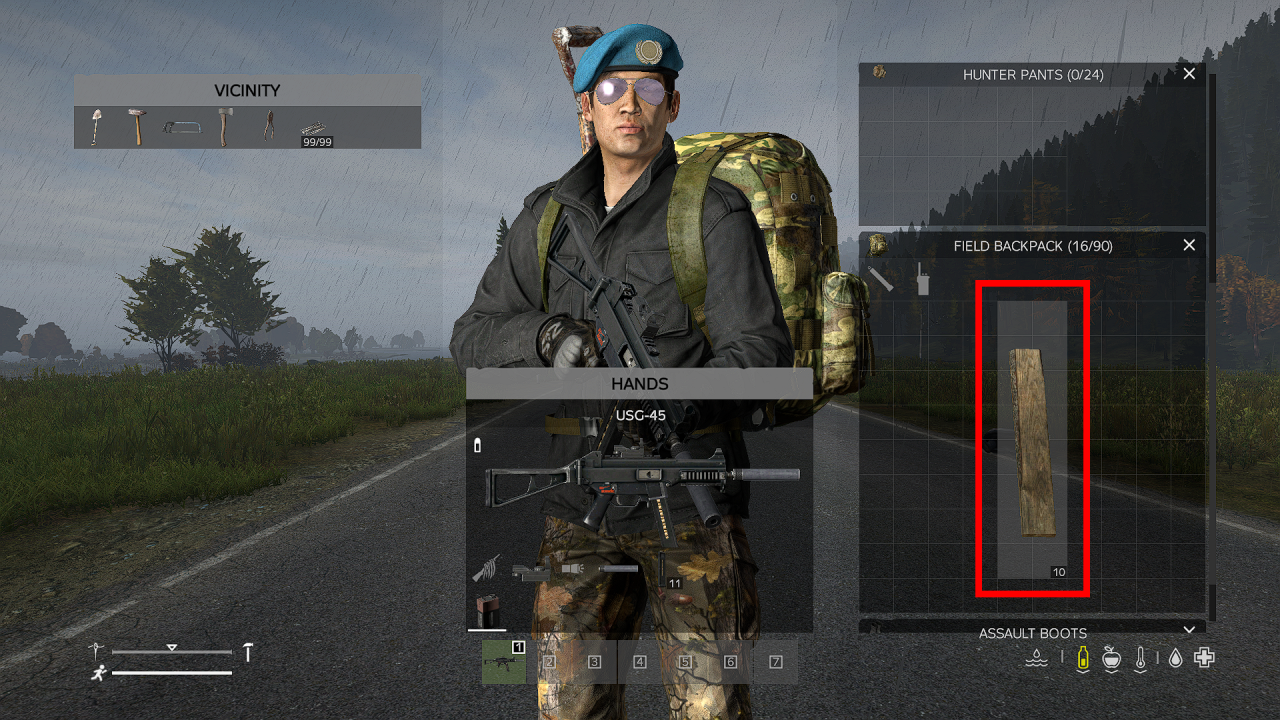Image resolution: width=1280 pixels, height=720 pixels.
Task: Click the yellow hydration bottle status indicator
Action: click(x=1082, y=658)
